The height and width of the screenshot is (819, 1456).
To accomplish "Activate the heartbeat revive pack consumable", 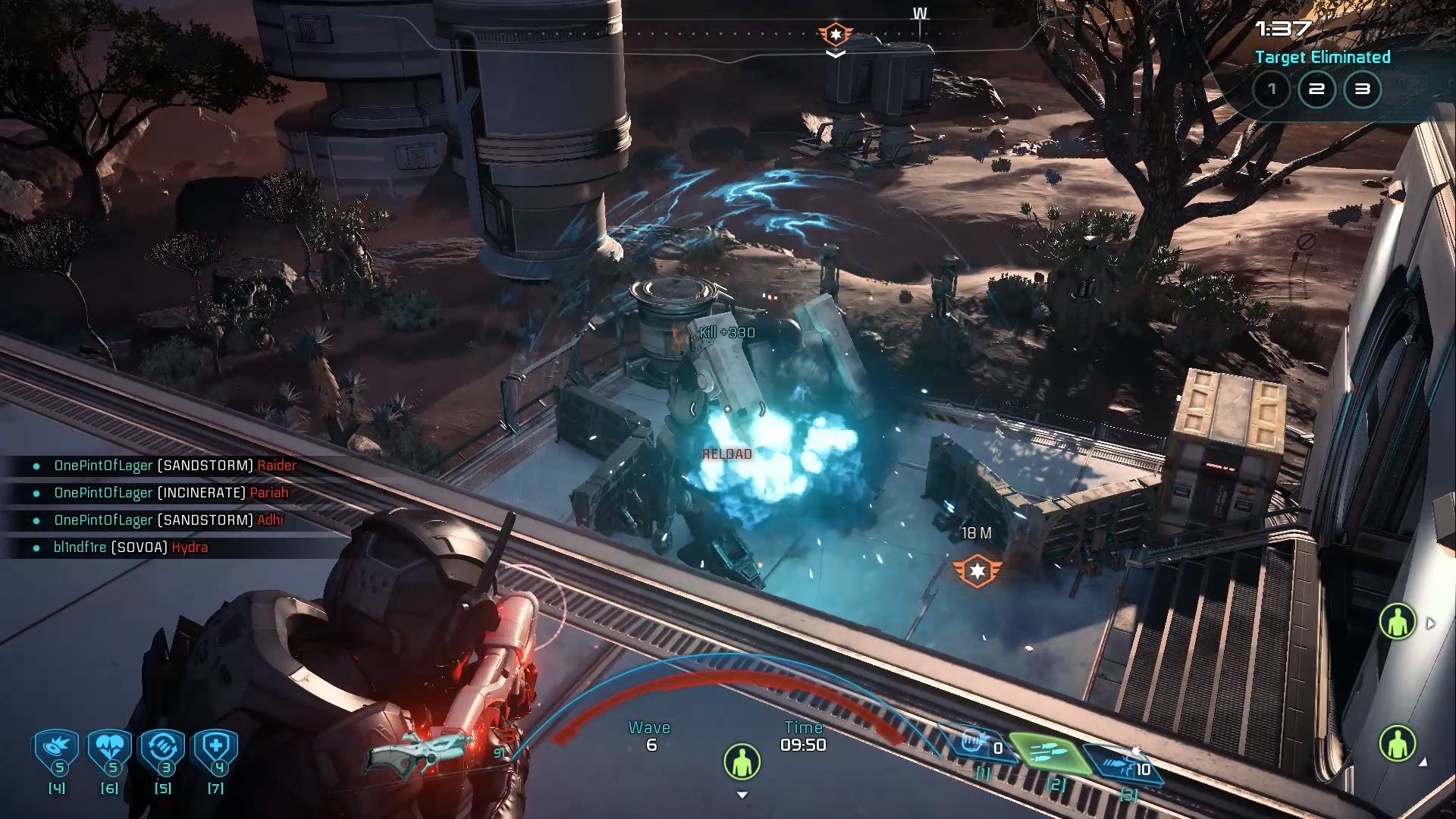I will click(x=110, y=751).
